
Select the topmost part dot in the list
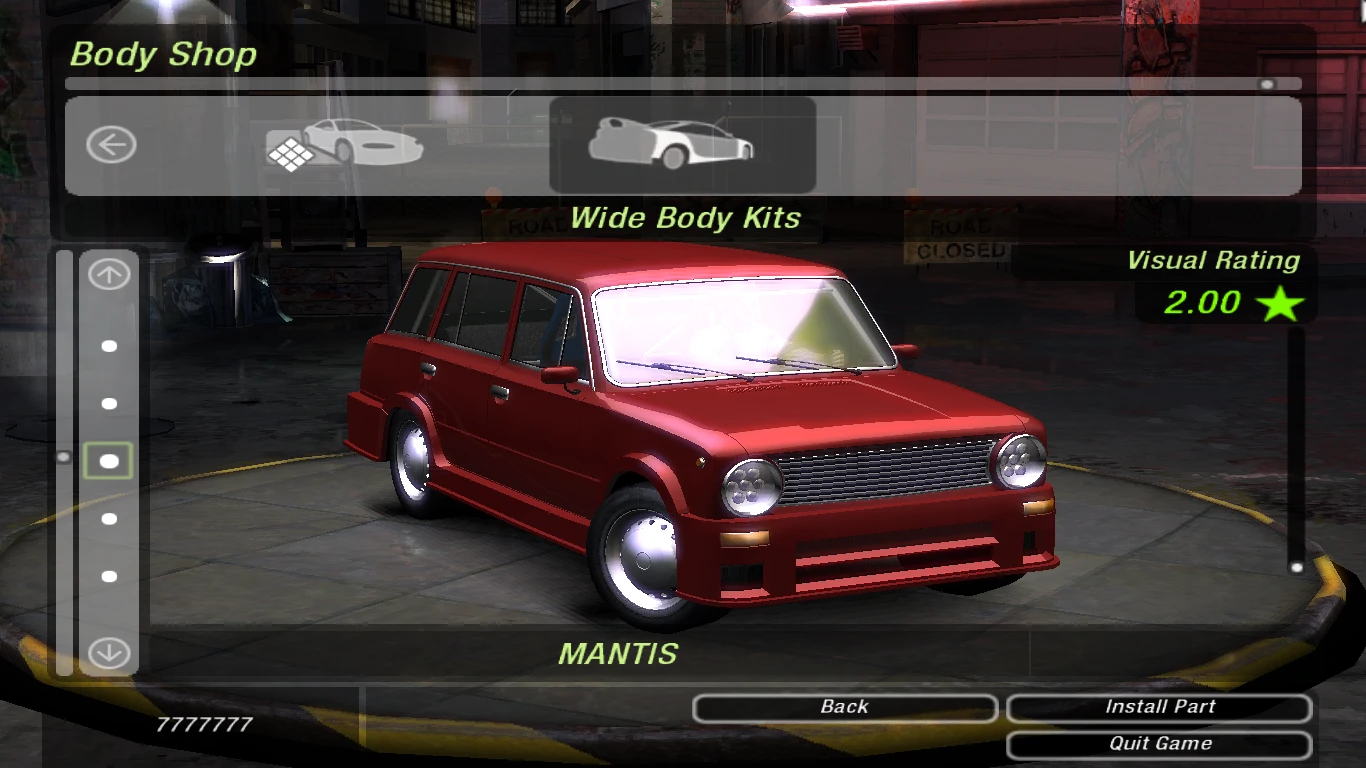point(109,346)
